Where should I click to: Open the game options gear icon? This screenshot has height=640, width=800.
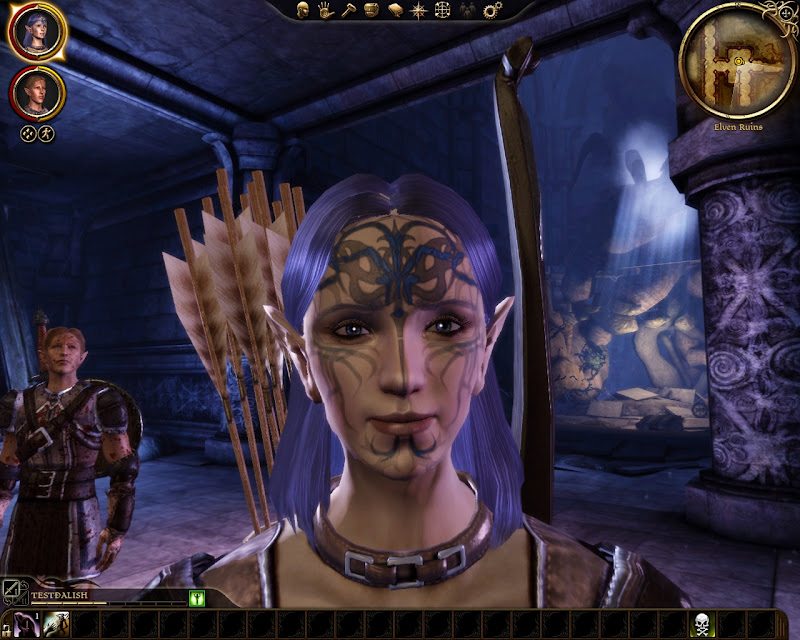(x=491, y=10)
